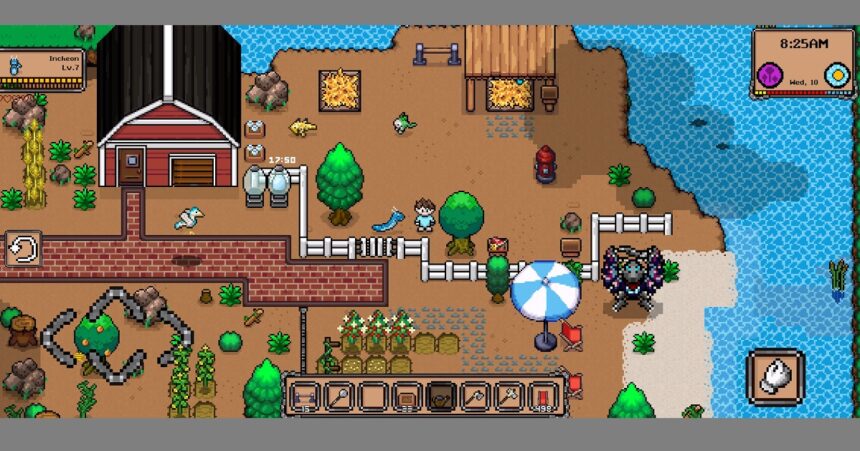Choose the wooden sign slot in hotbar
Screen dimensions: 860x451
(406, 396)
